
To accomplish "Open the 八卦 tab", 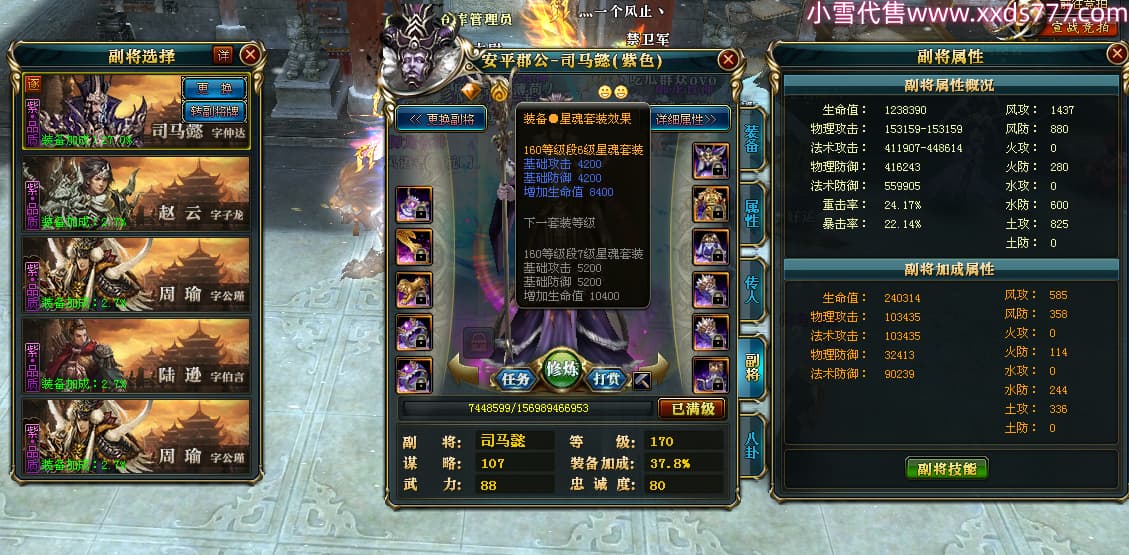I will pyautogui.click(x=752, y=442).
